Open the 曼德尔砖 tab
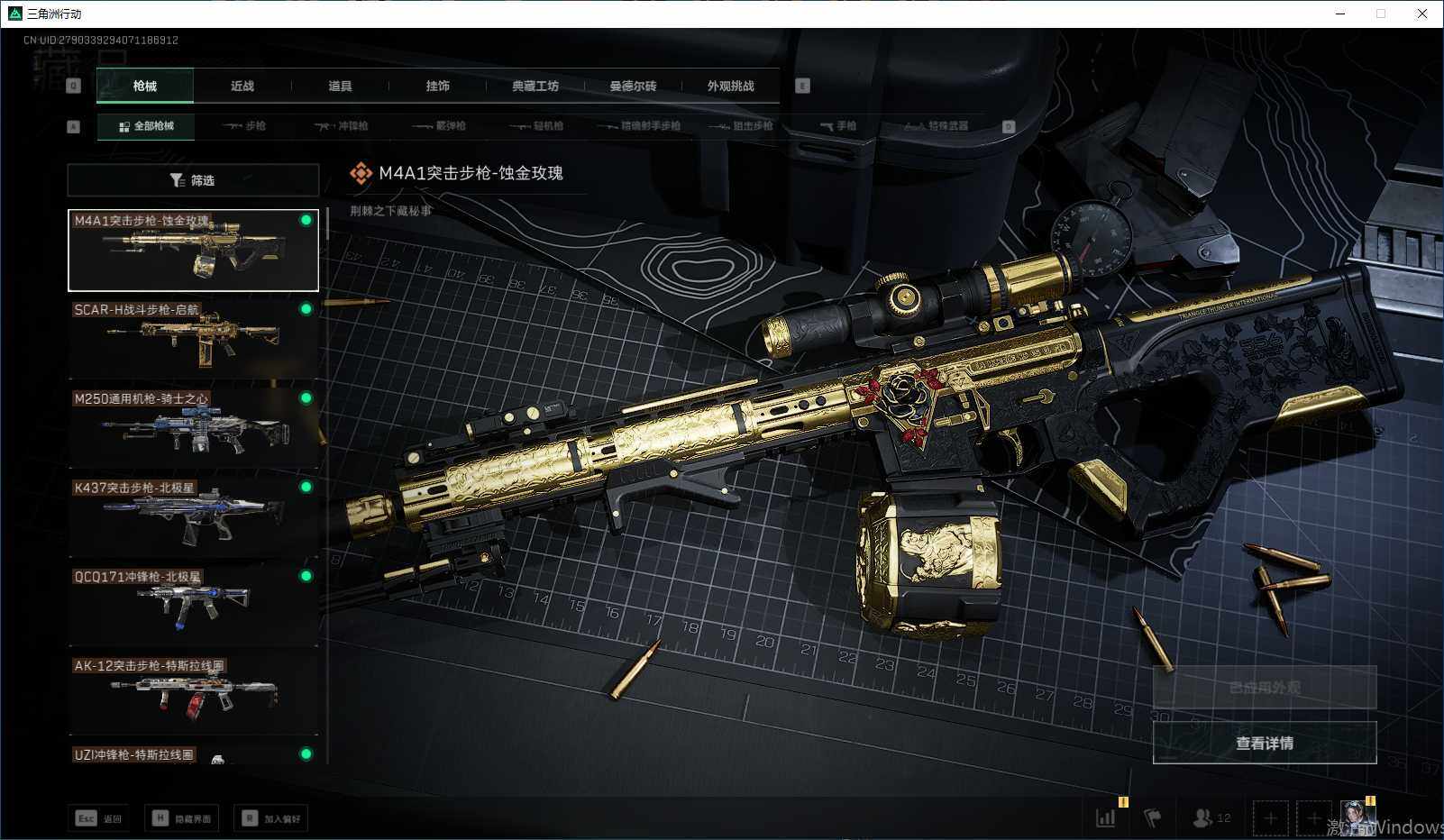 pyautogui.click(x=633, y=87)
